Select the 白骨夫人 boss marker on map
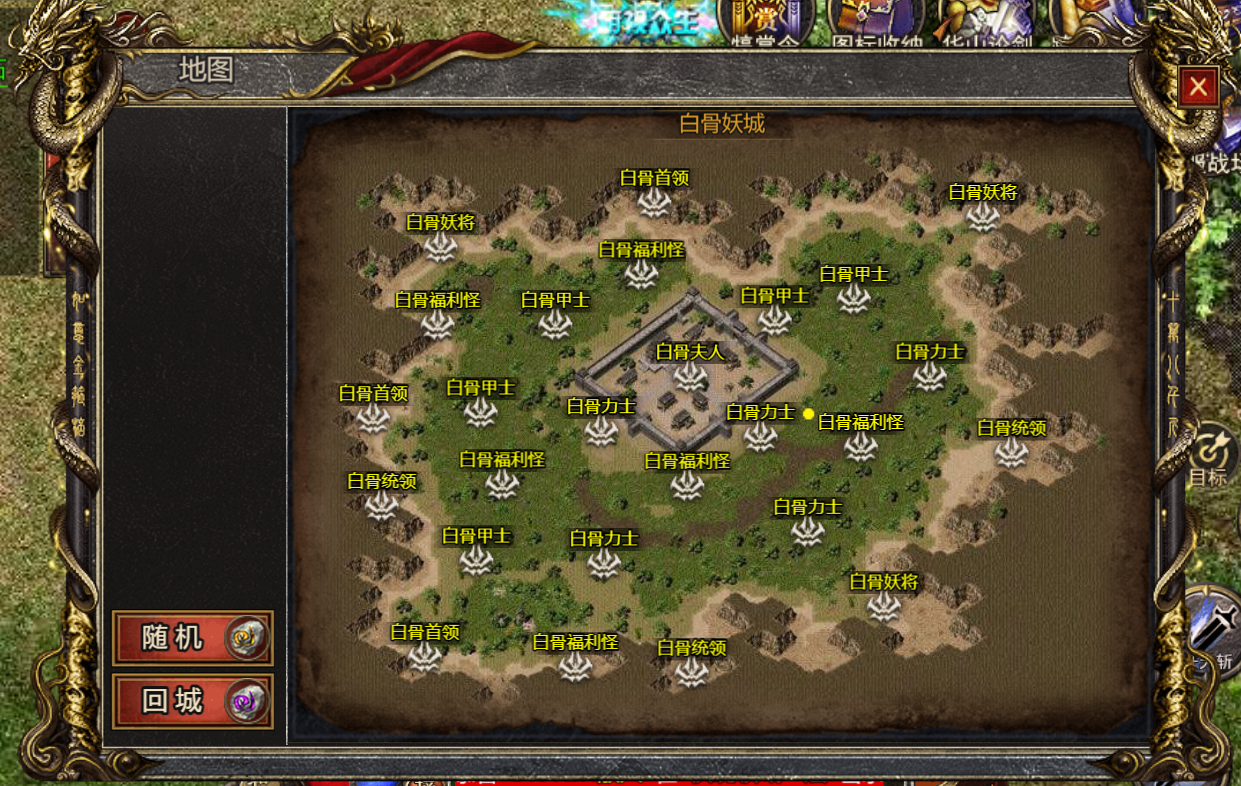Image resolution: width=1241 pixels, height=786 pixels. coord(689,375)
